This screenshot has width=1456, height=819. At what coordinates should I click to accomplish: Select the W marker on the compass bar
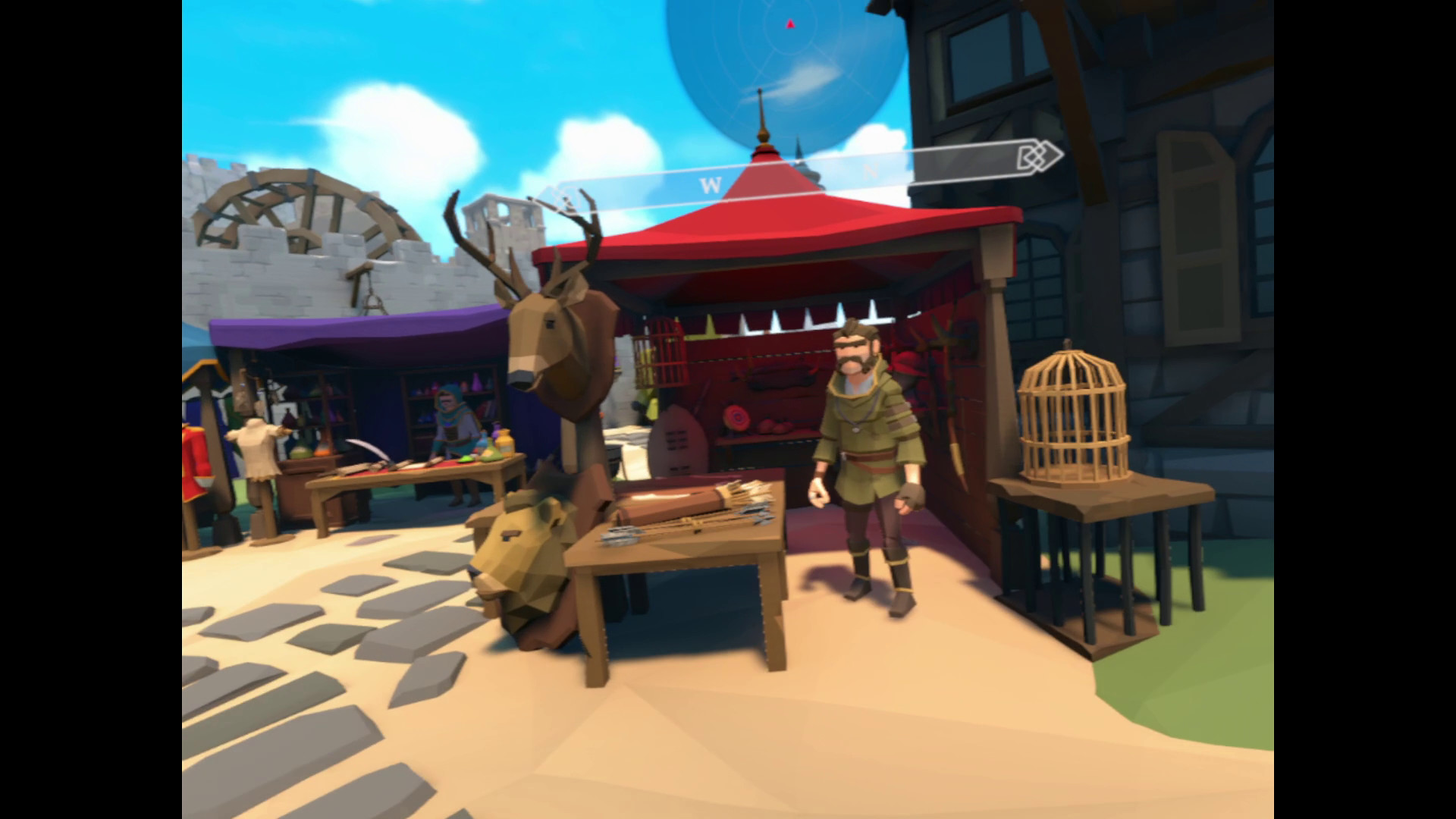coord(710,182)
